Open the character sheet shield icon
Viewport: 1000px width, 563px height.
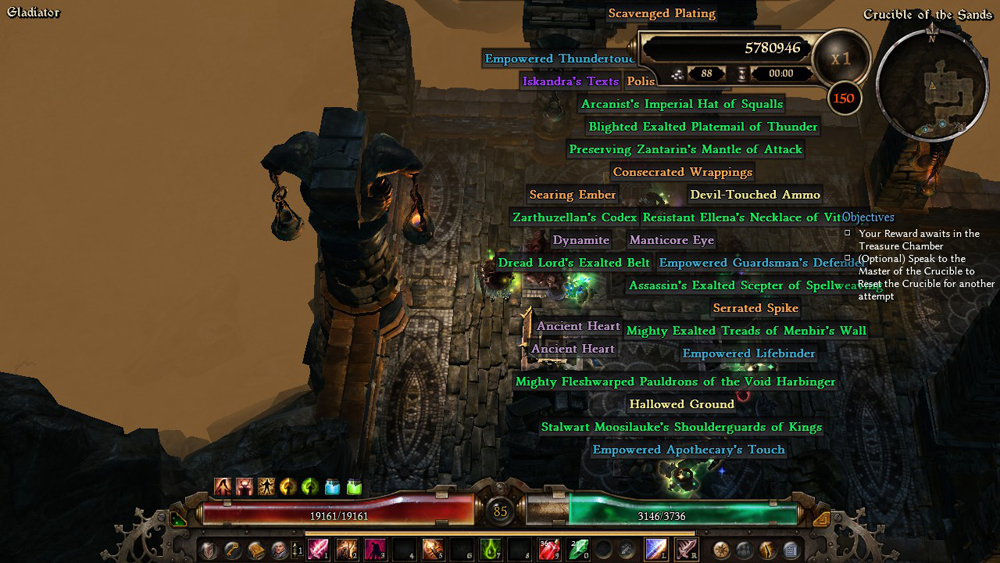pos(209,549)
